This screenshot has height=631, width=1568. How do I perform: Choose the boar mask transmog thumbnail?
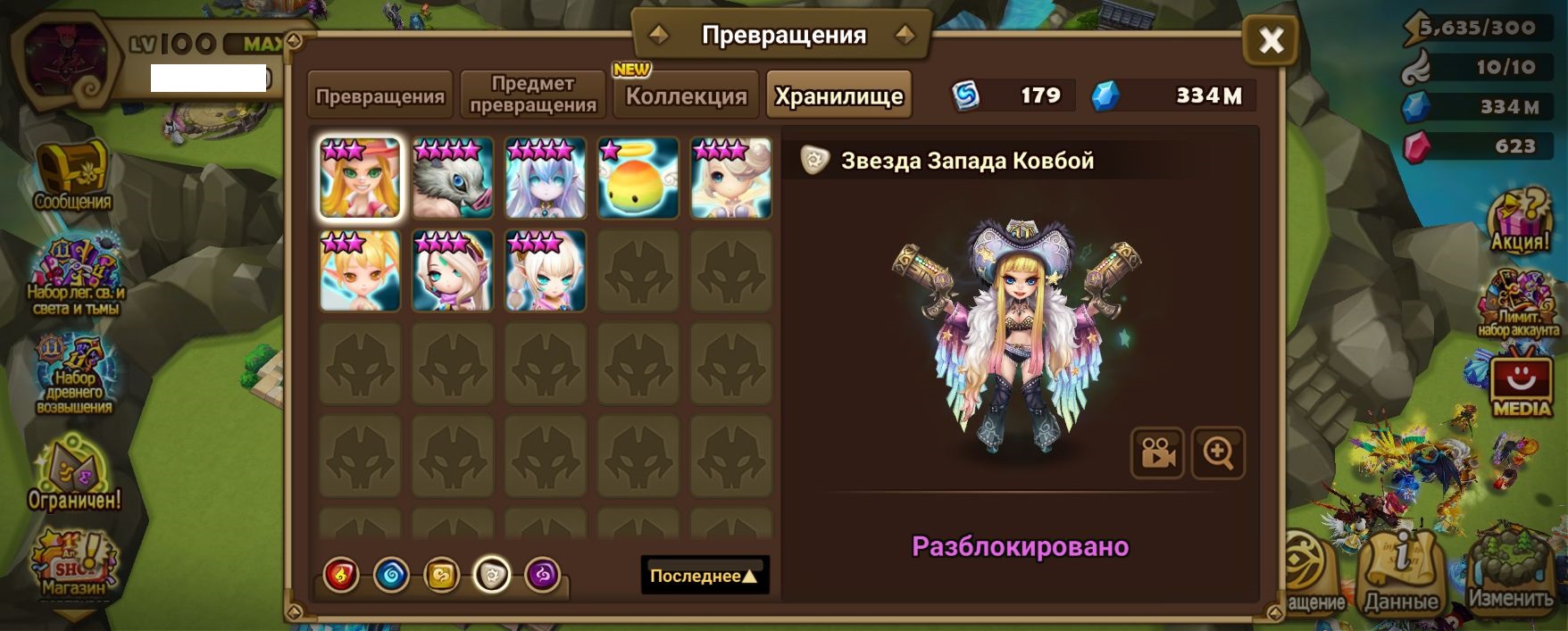[x=453, y=178]
